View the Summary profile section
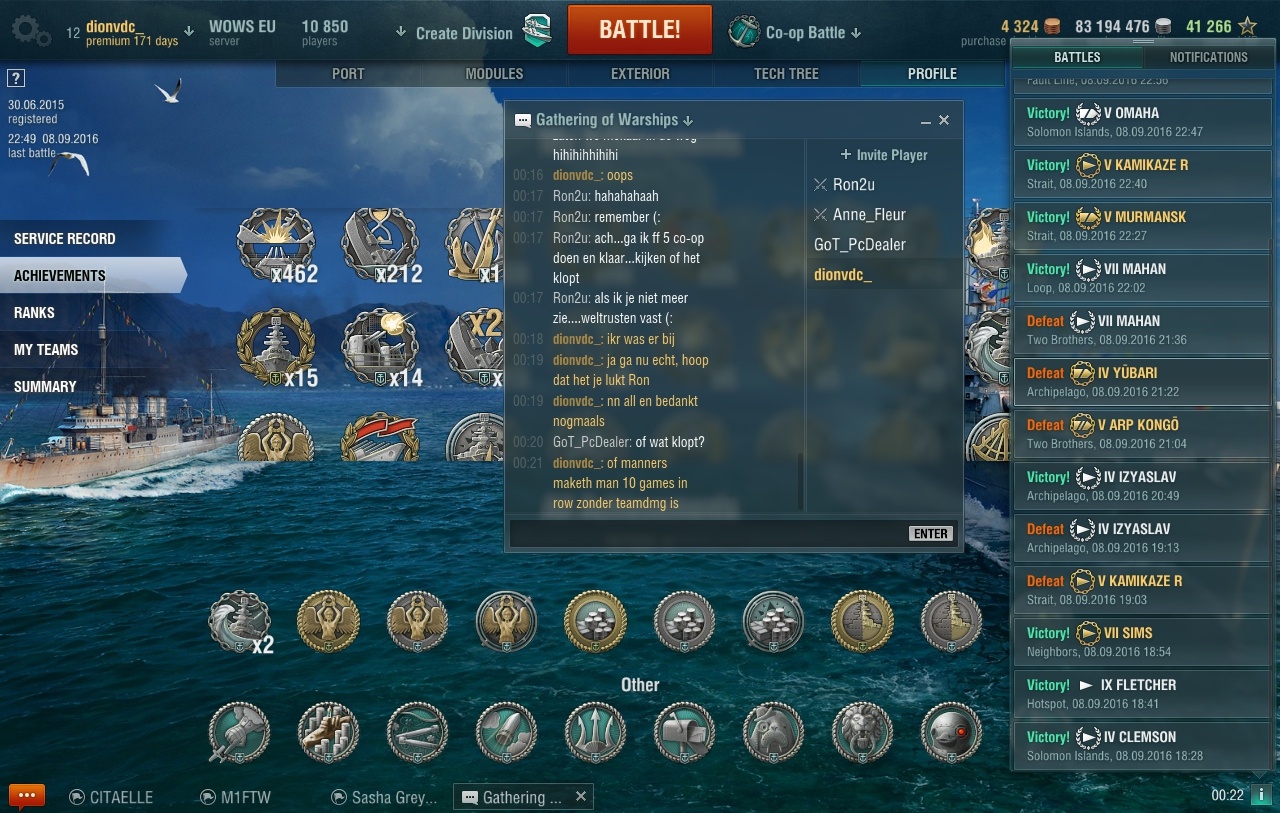Screen dimensions: 1280x813 45,387
